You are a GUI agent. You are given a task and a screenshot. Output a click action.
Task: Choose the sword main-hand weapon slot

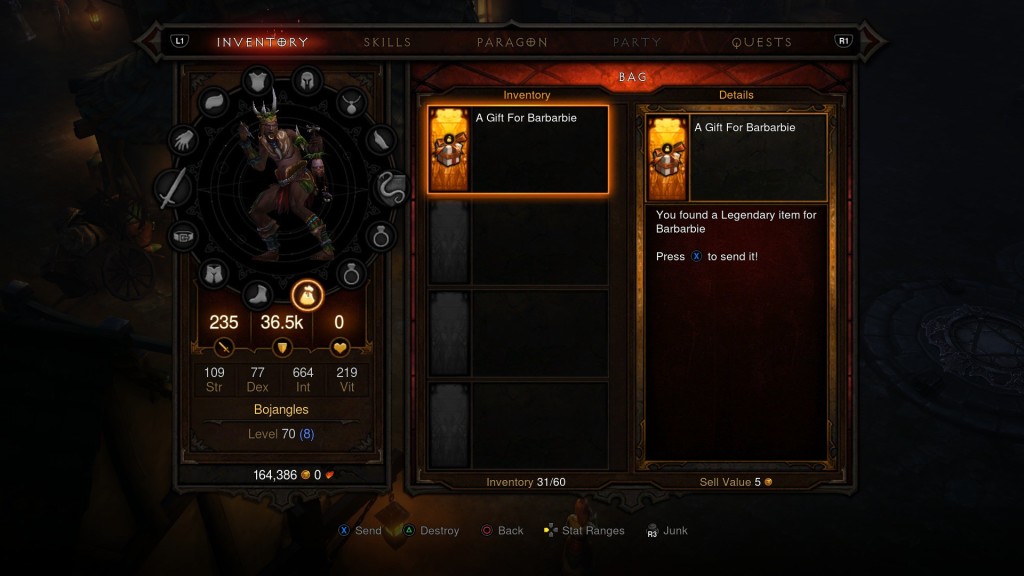pos(172,188)
